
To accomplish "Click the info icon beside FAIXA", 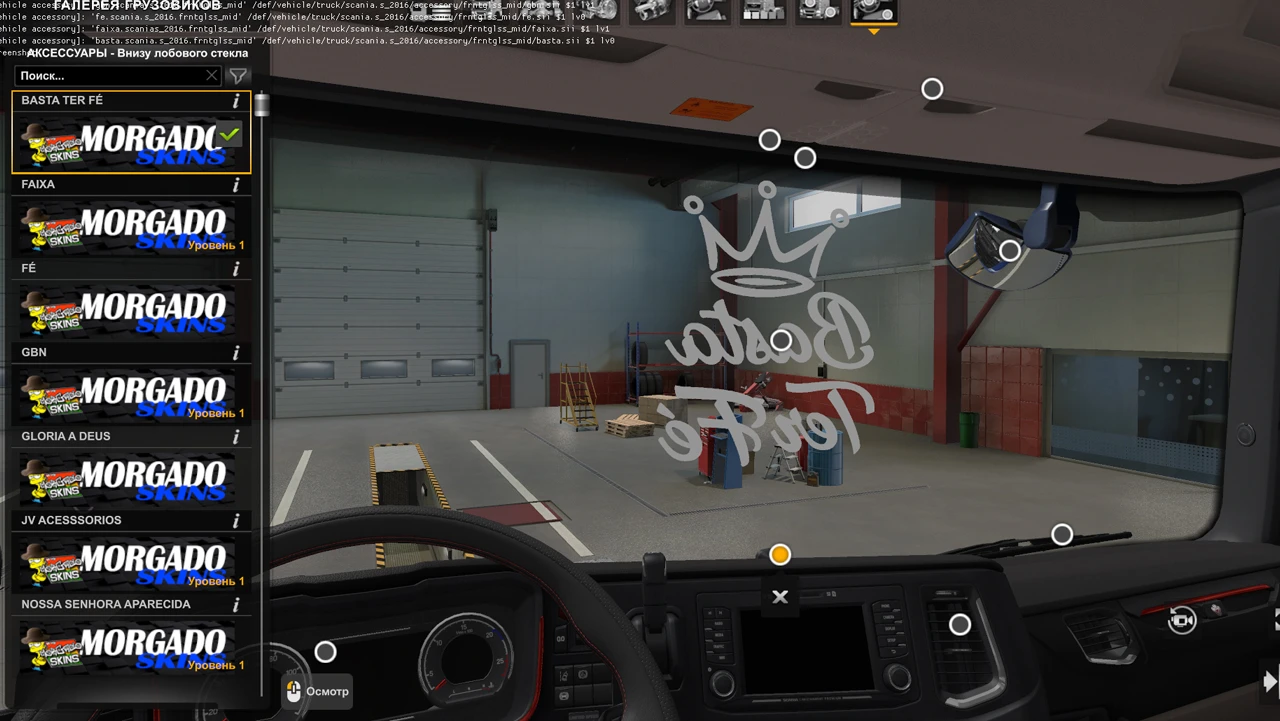I will [x=235, y=184].
